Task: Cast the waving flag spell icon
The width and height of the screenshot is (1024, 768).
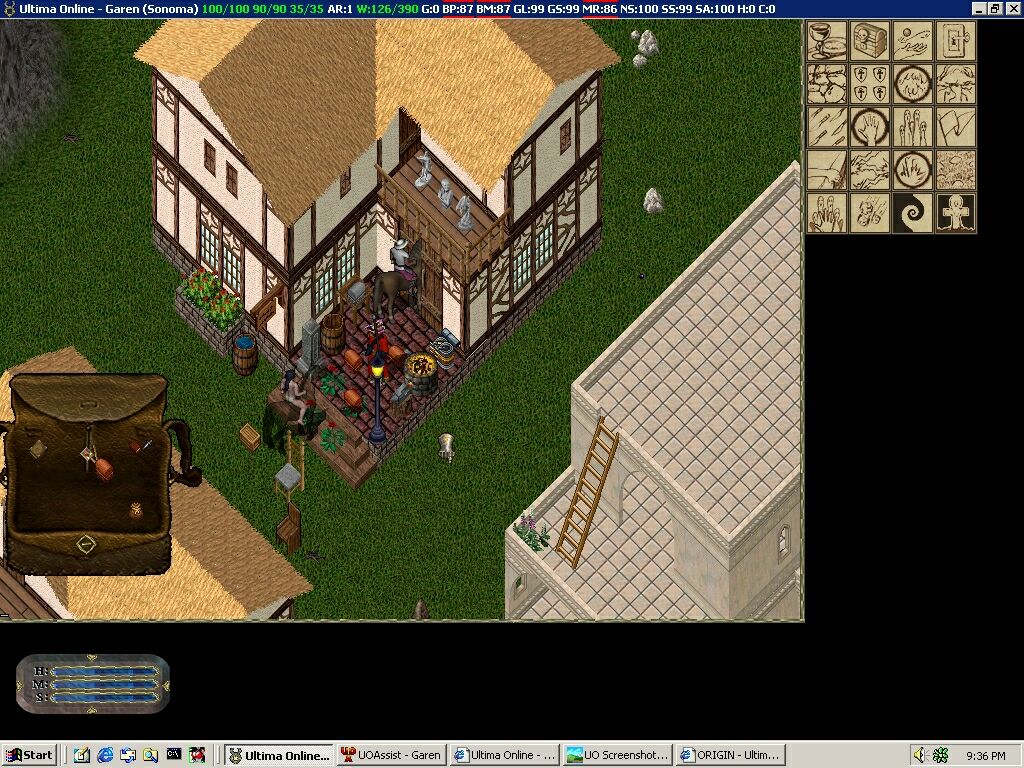Action: click(956, 127)
